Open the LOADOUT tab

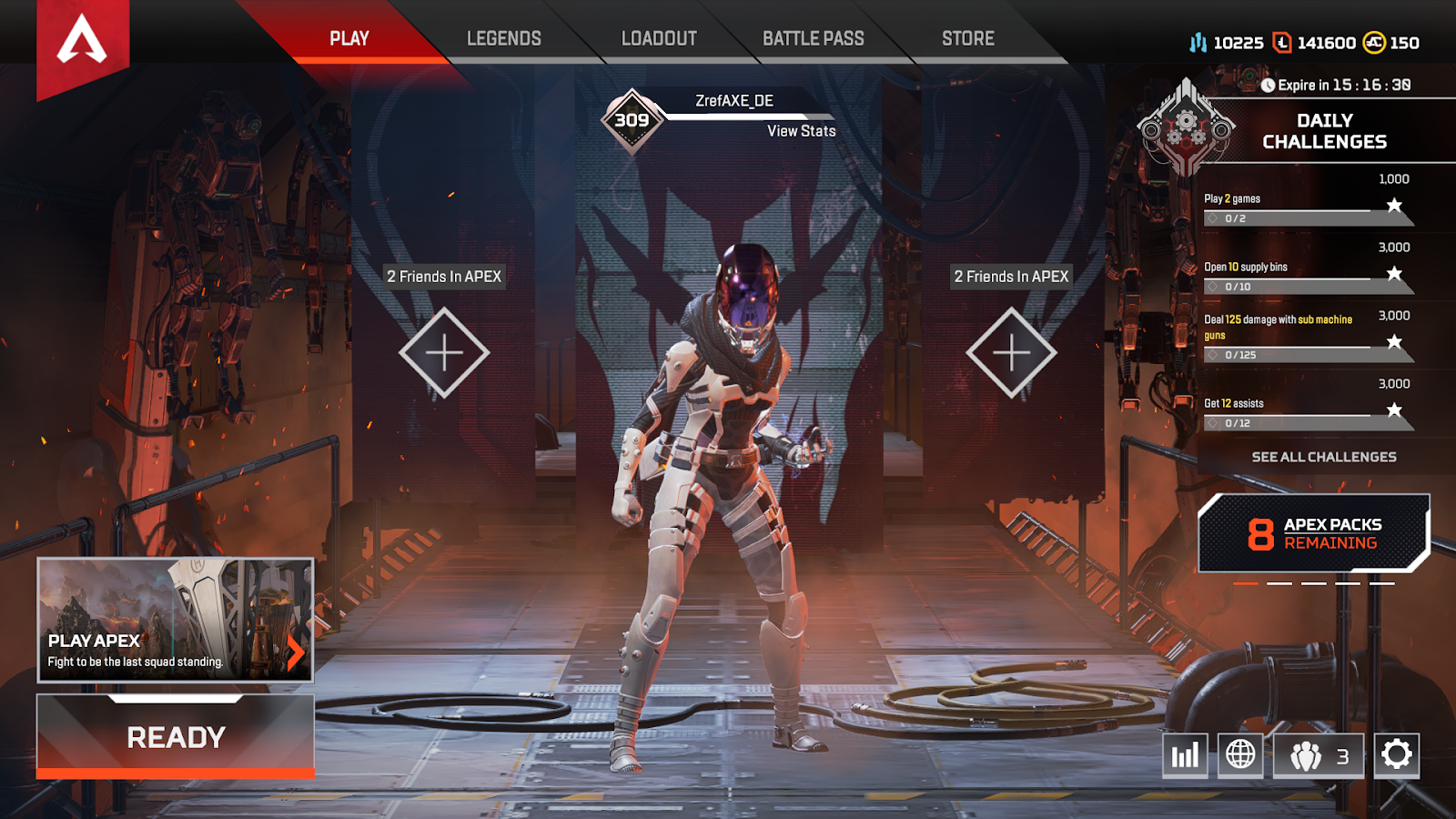[x=658, y=38]
